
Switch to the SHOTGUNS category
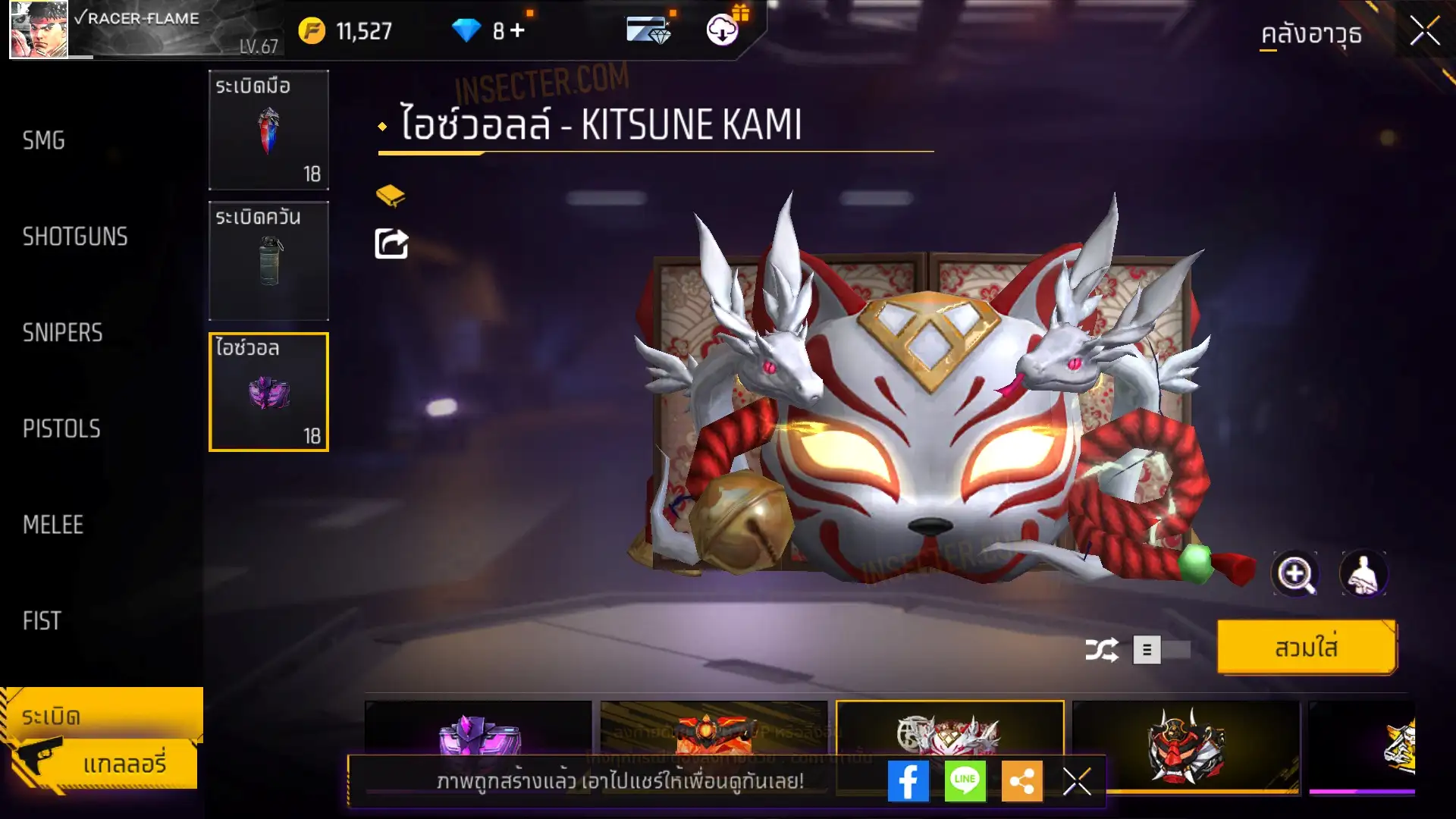[x=75, y=237]
